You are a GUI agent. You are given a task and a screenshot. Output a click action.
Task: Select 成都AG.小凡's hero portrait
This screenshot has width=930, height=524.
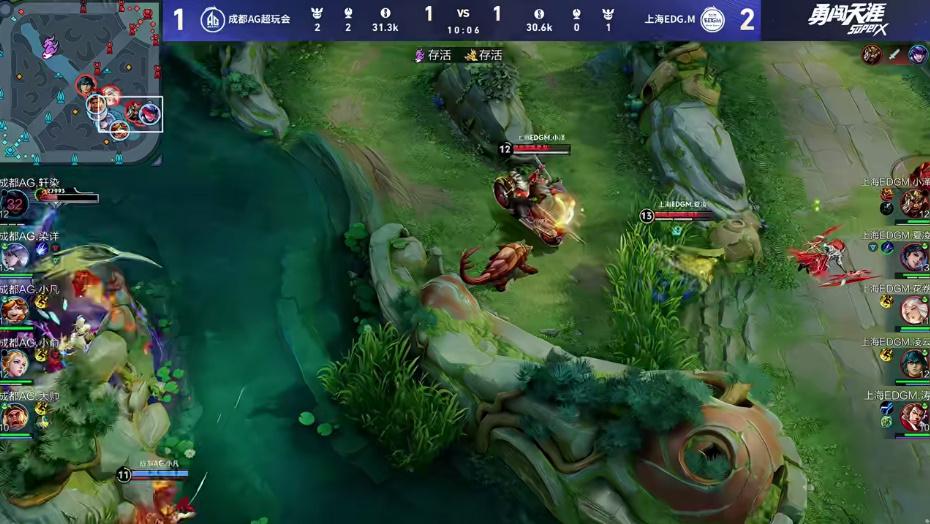click(x=14, y=310)
